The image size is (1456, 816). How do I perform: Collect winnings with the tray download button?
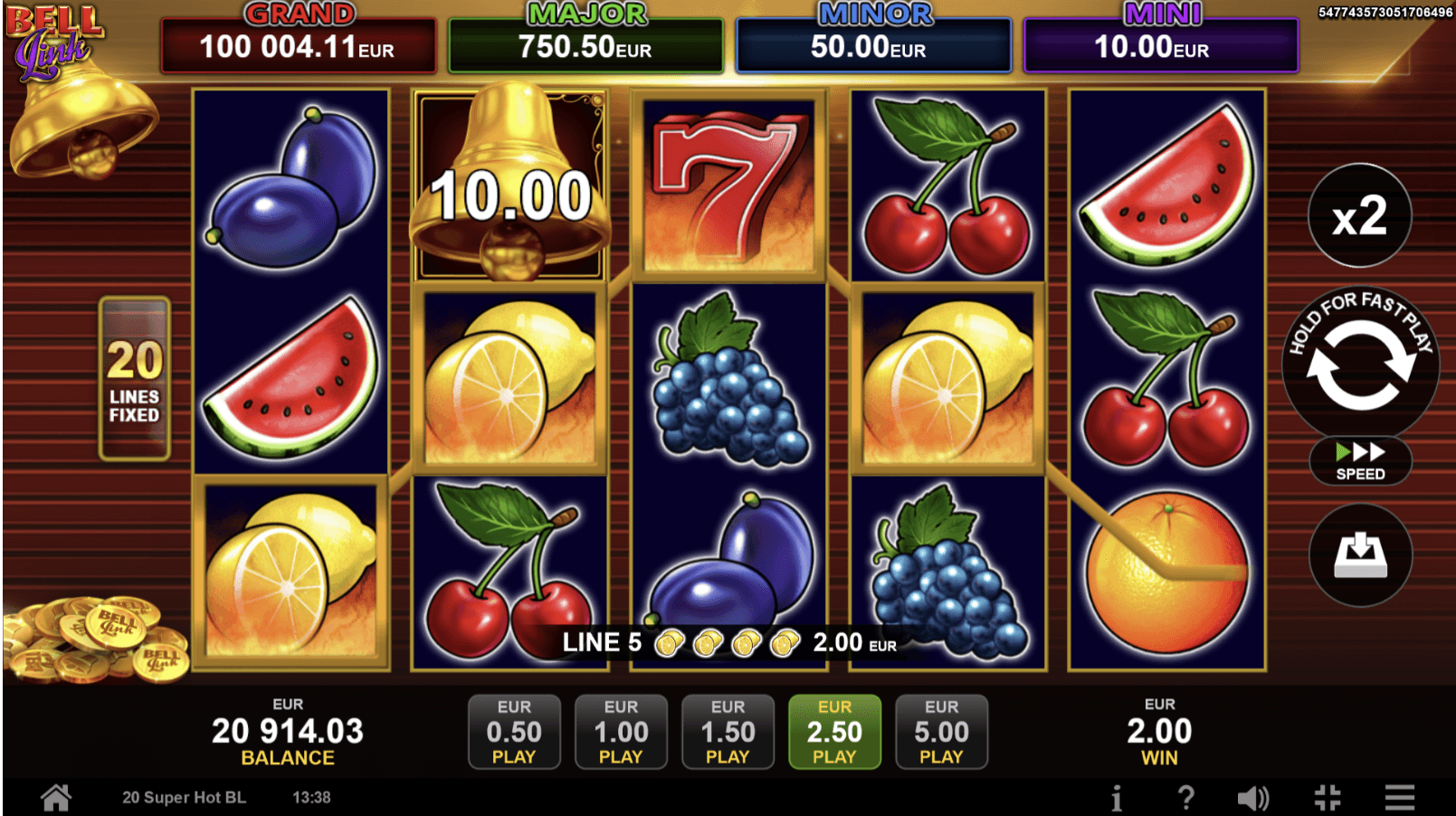click(1360, 555)
